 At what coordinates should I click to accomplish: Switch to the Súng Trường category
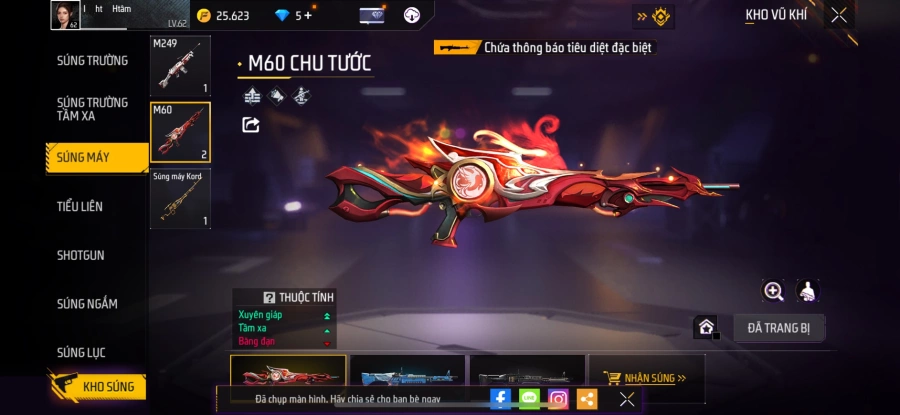[x=92, y=61]
